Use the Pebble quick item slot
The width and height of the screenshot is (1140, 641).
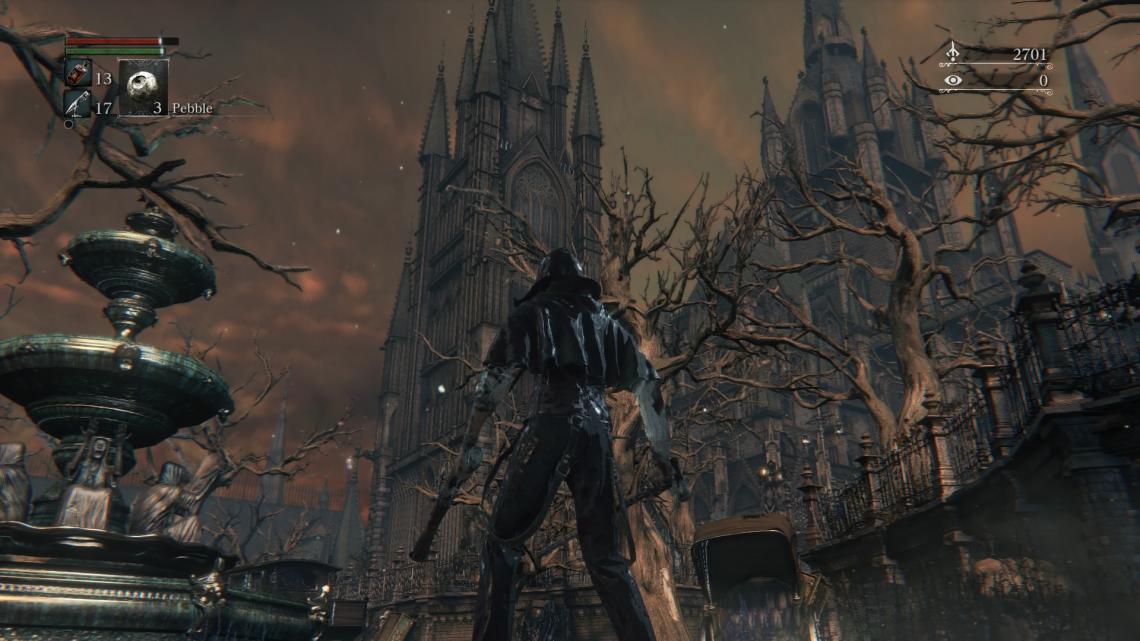[x=143, y=89]
